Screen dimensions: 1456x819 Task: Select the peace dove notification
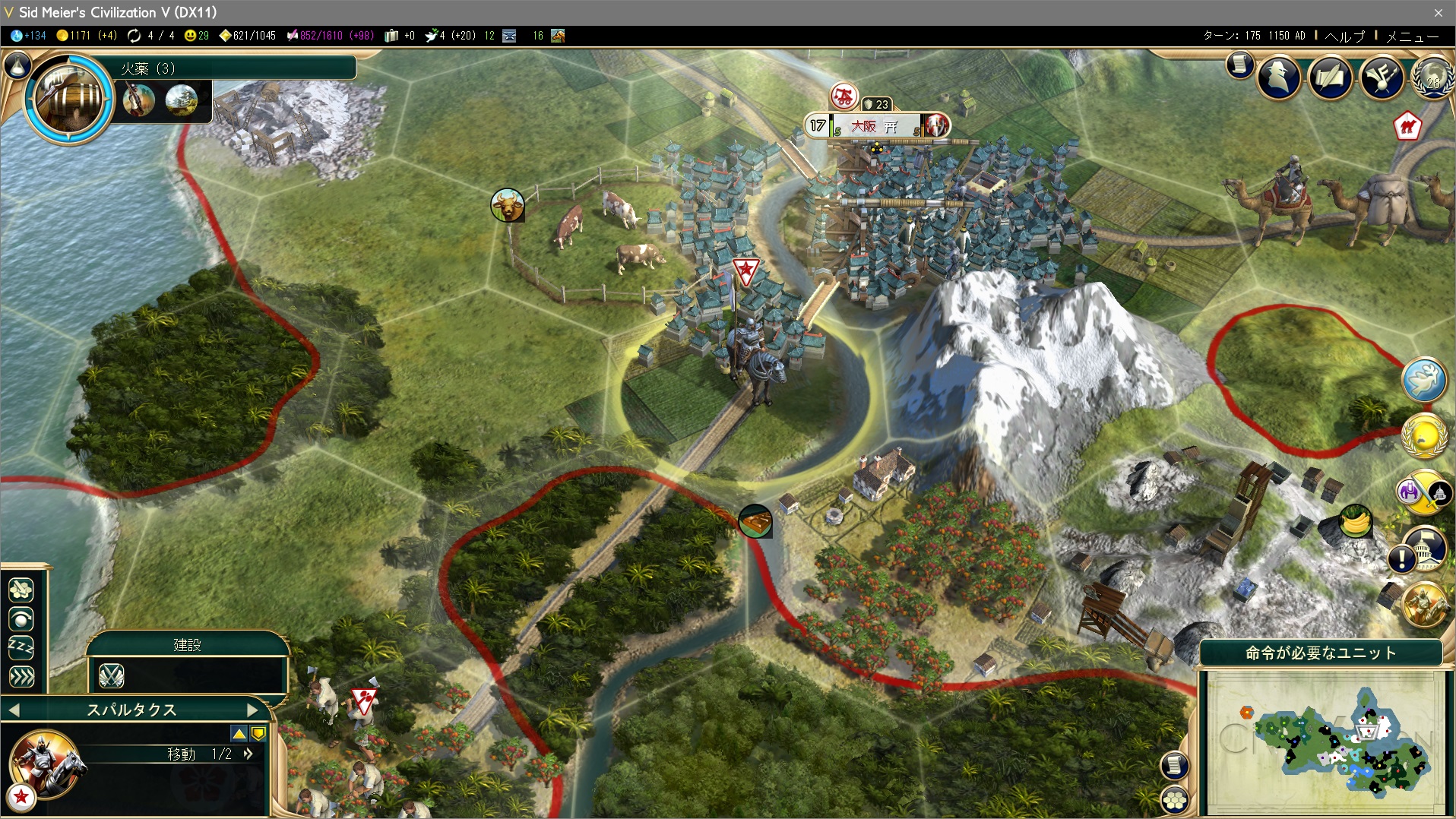1423,380
